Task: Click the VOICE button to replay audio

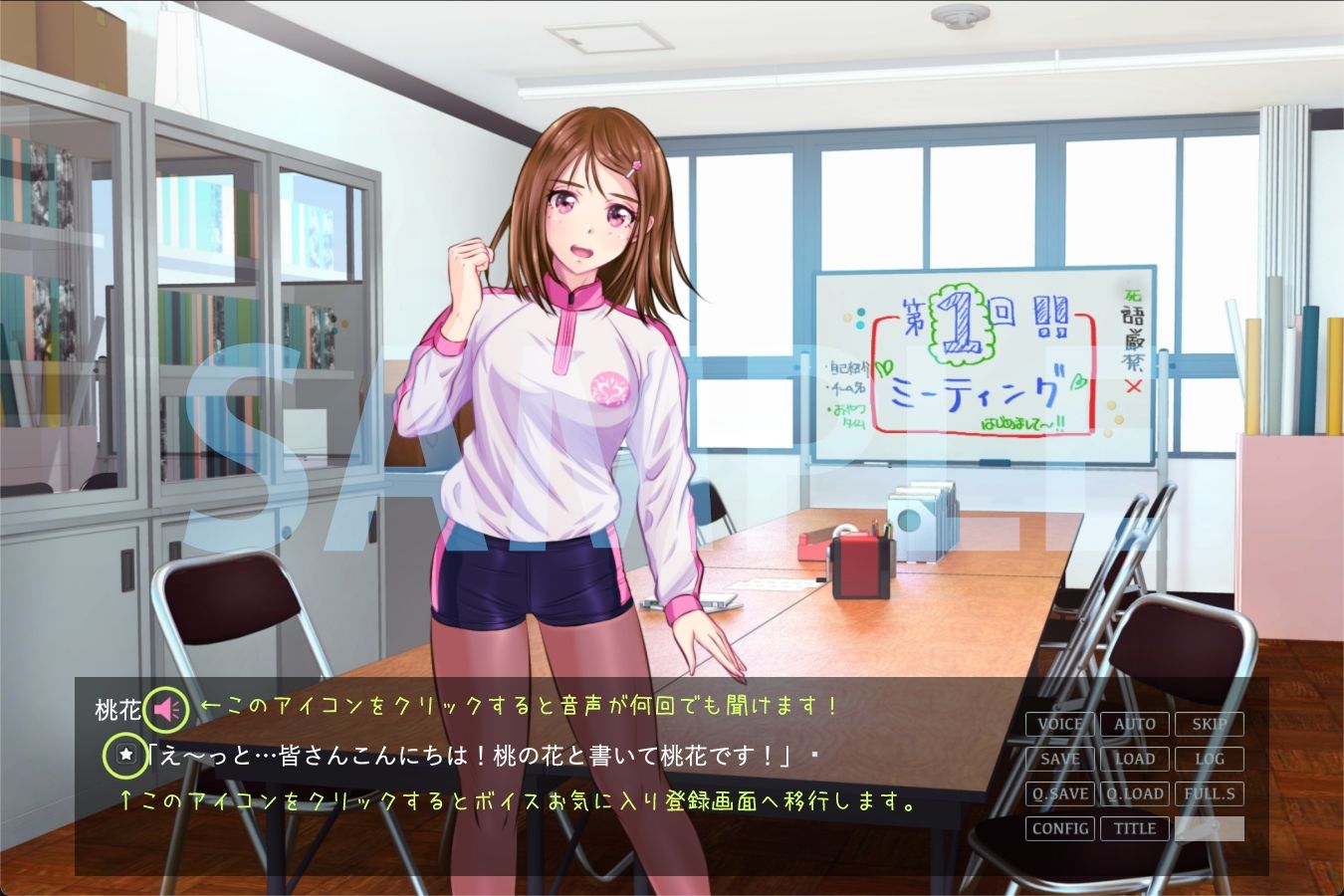Action: [1059, 724]
